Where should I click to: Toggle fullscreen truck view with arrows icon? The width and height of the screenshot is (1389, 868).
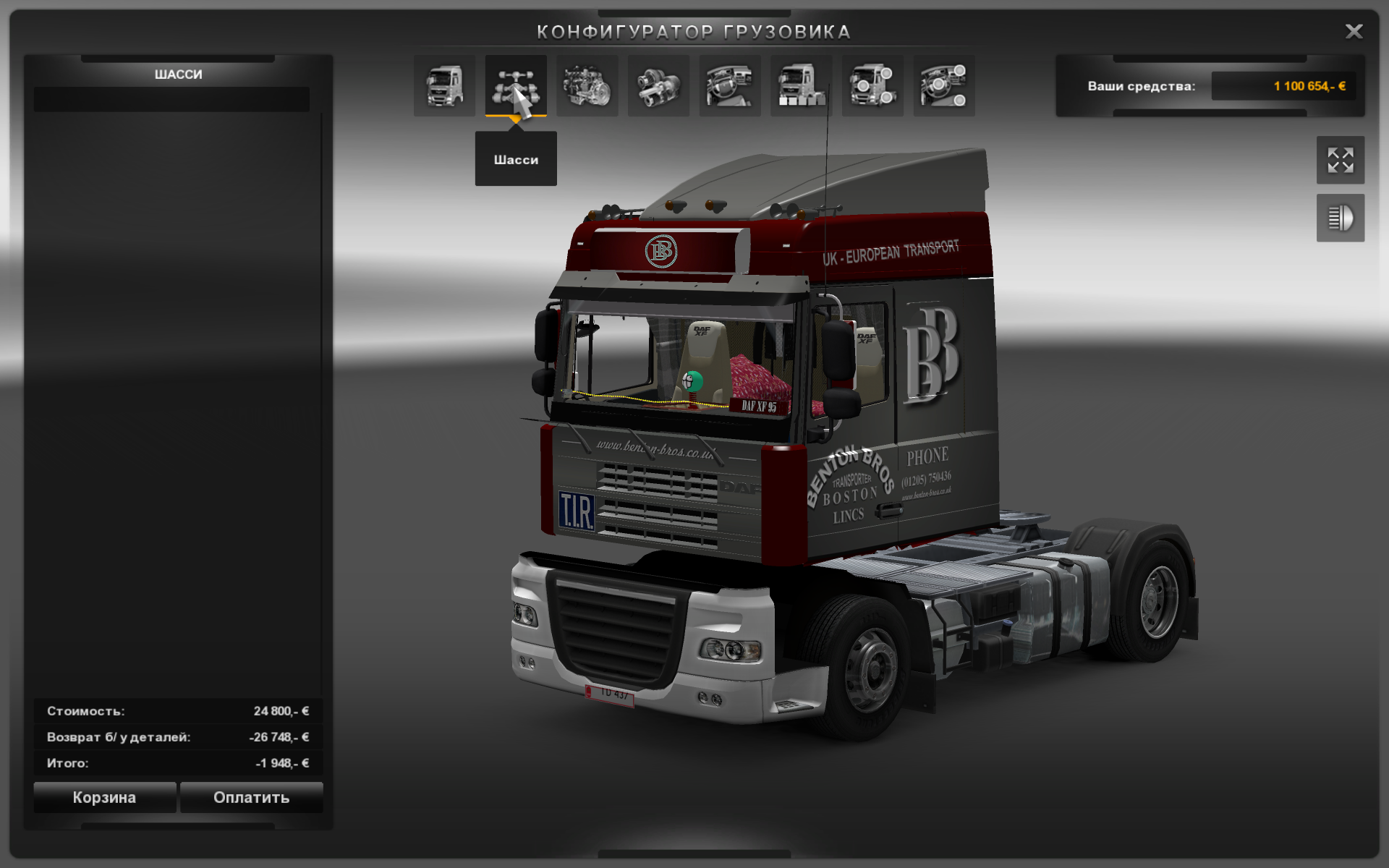[x=1340, y=160]
